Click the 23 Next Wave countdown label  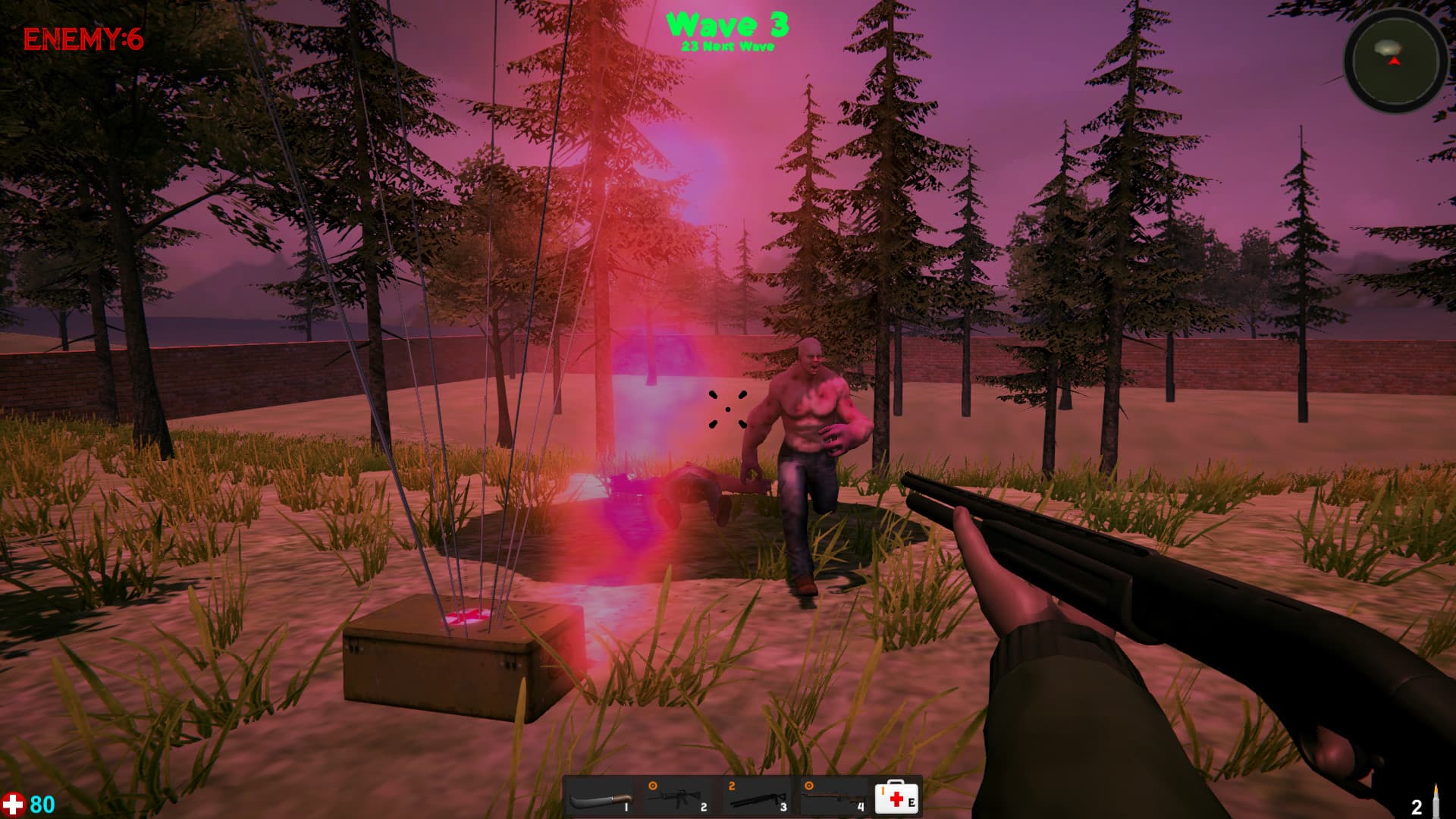tap(728, 47)
